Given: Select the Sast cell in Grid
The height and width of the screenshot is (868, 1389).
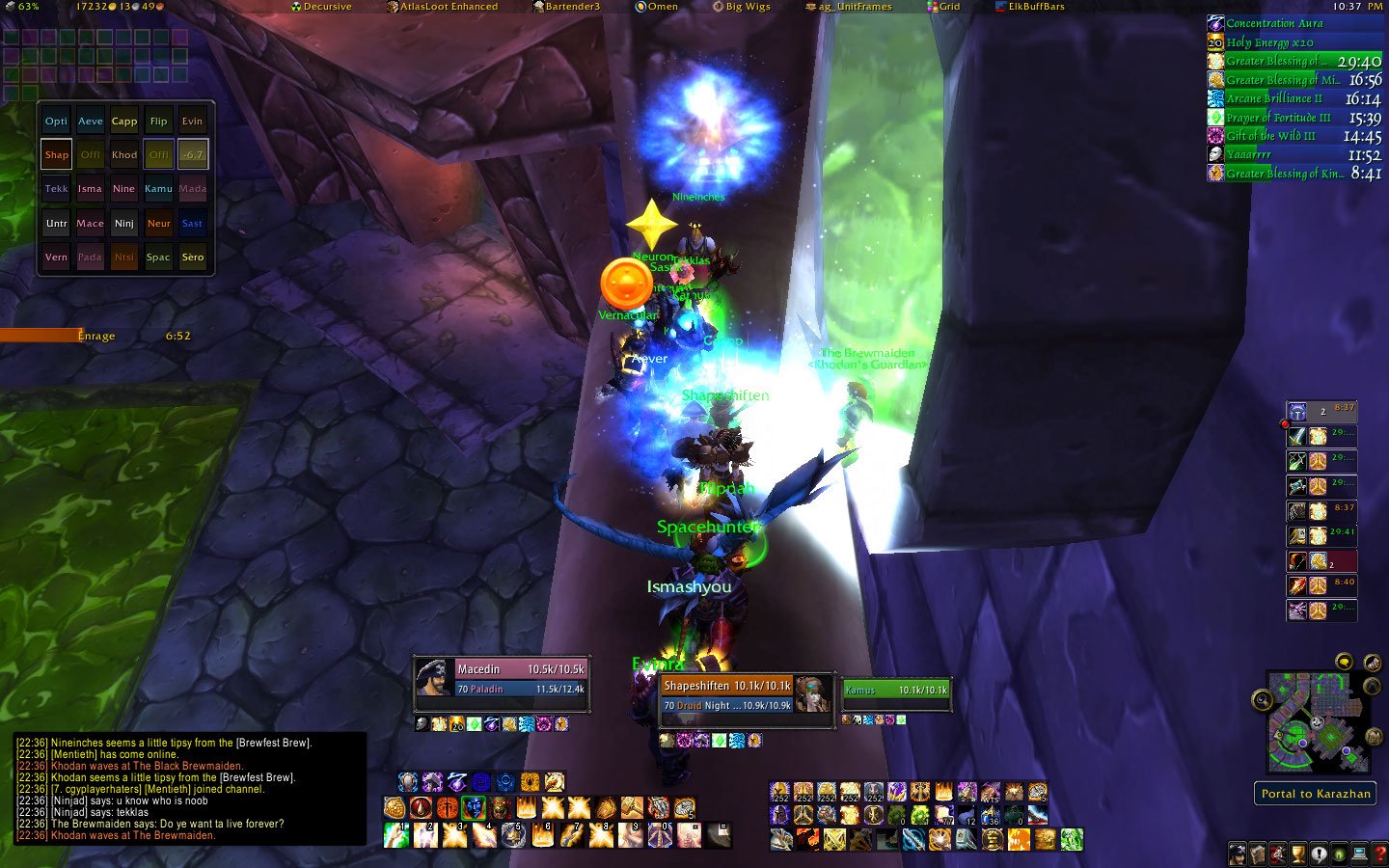Looking at the screenshot, I should (193, 224).
